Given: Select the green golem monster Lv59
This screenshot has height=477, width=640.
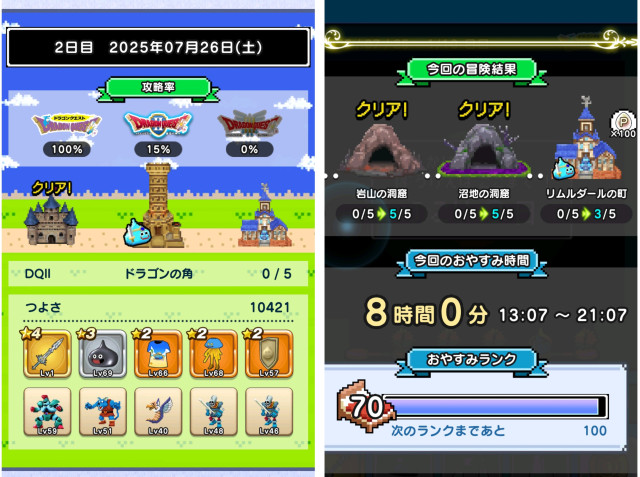Looking at the screenshot, I should (x=47, y=413).
